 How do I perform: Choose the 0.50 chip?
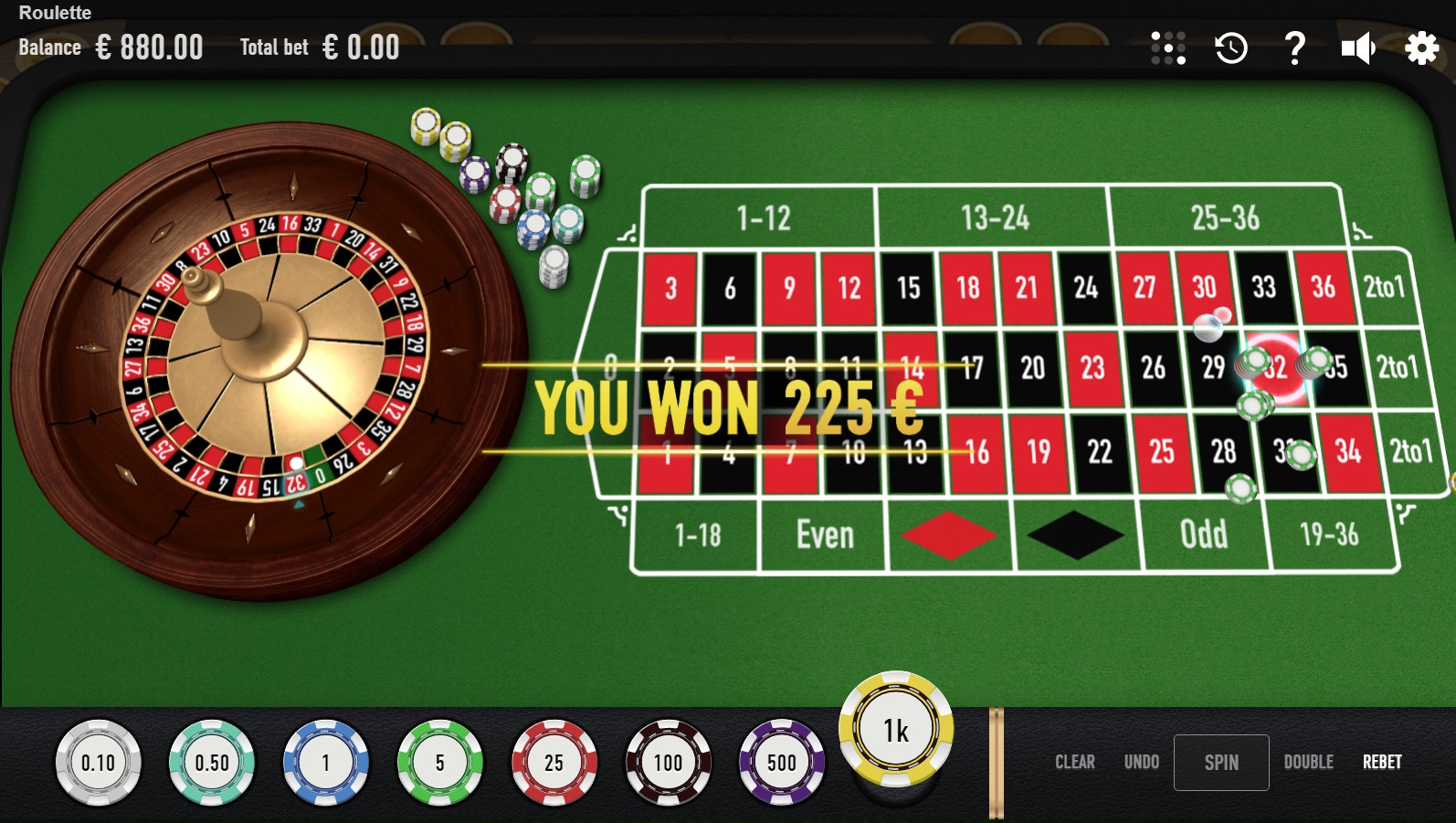pyautogui.click(x=212, y=763)
